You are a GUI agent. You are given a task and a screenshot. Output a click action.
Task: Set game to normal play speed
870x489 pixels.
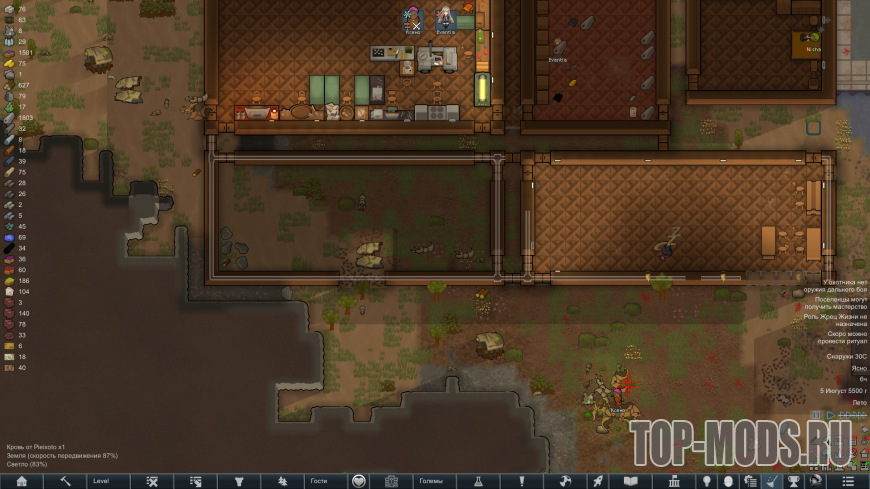tap(830, 415)
